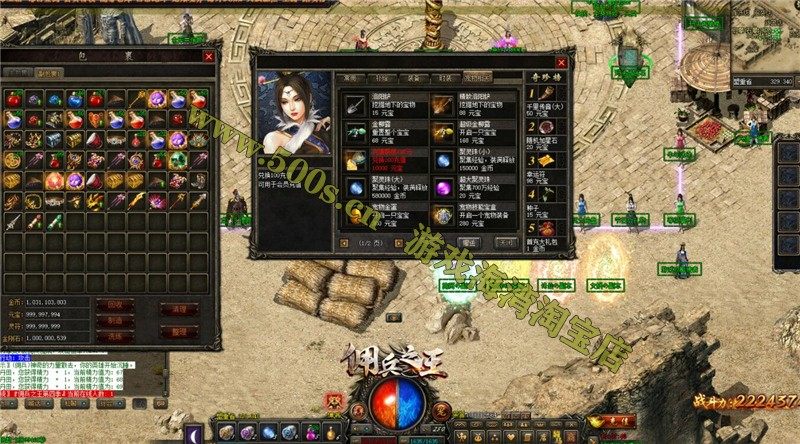Viewport: 800px width, 444px height.
Task: Select the 金柳露 shop item
Action: point(355,132)
